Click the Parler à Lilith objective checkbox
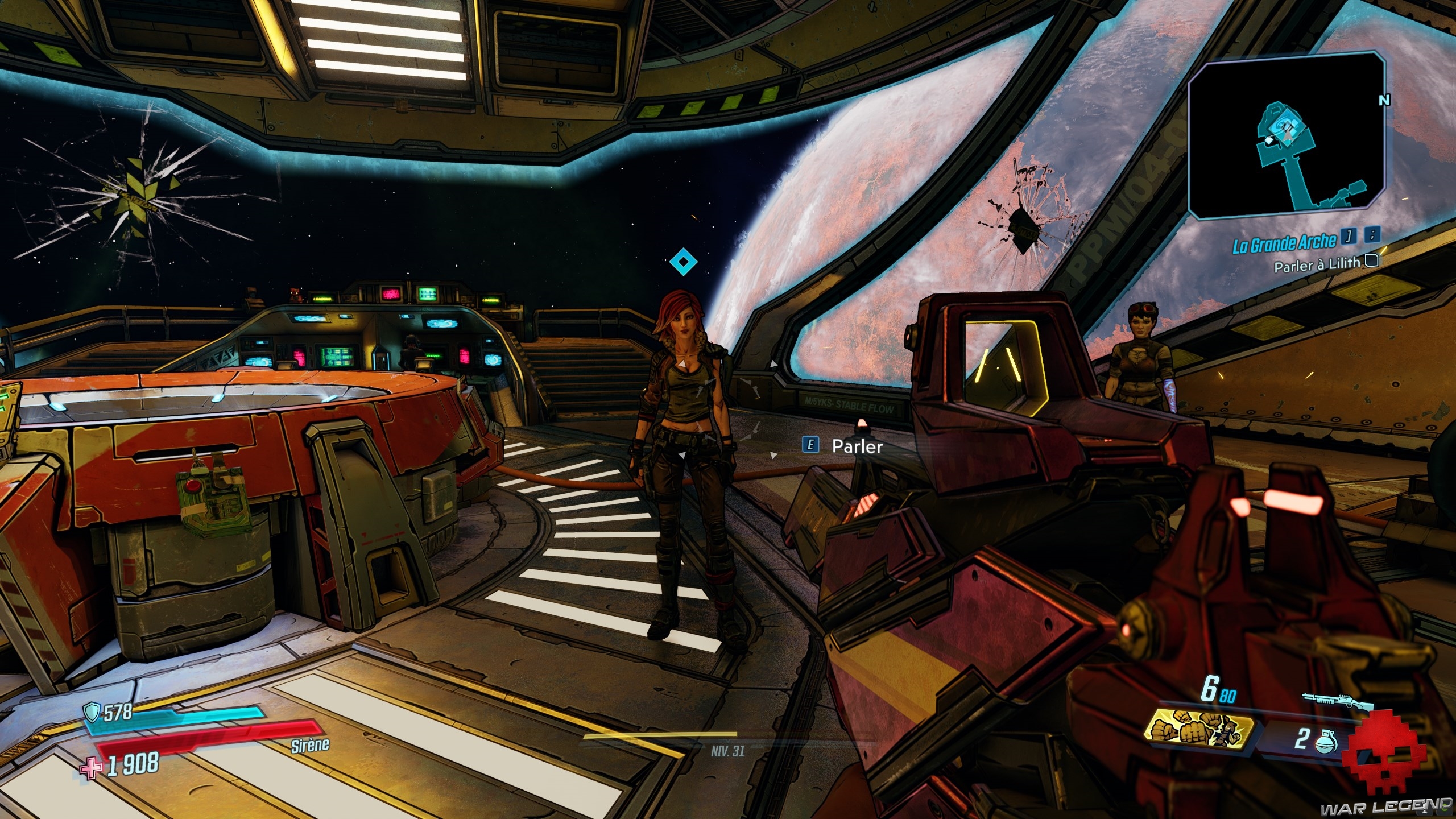1456x819 pixels. tap(1371, 261)
